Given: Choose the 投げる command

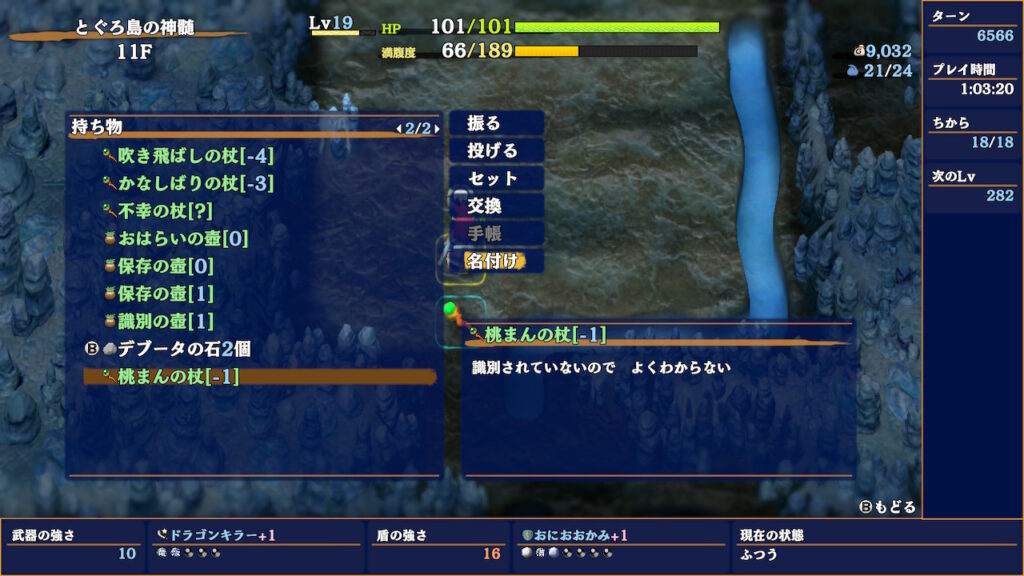Looking at the screenshot, I should point(496,151).
